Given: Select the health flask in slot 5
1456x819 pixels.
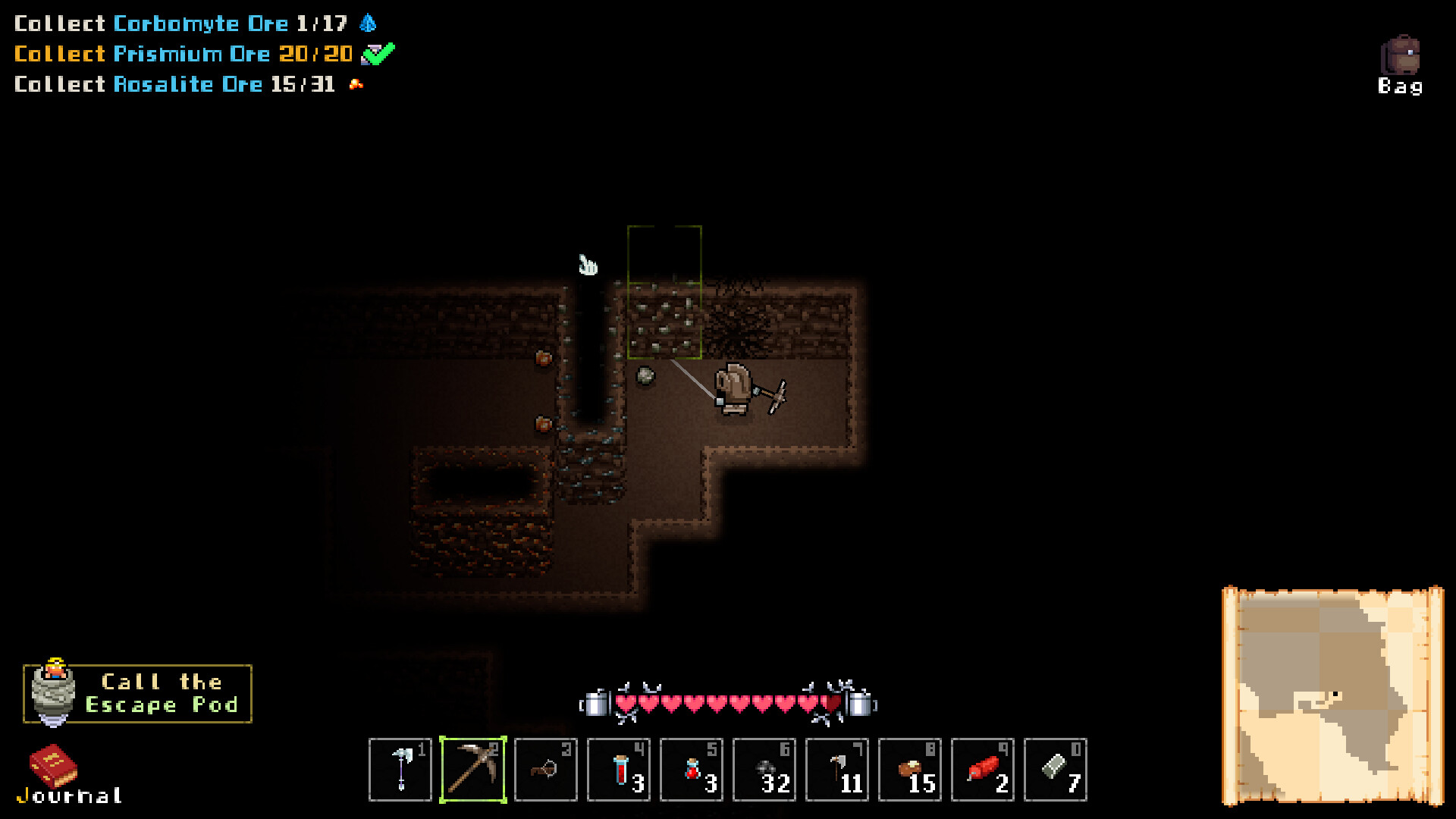Looking at the screenshot, I should tap(691, 770).
